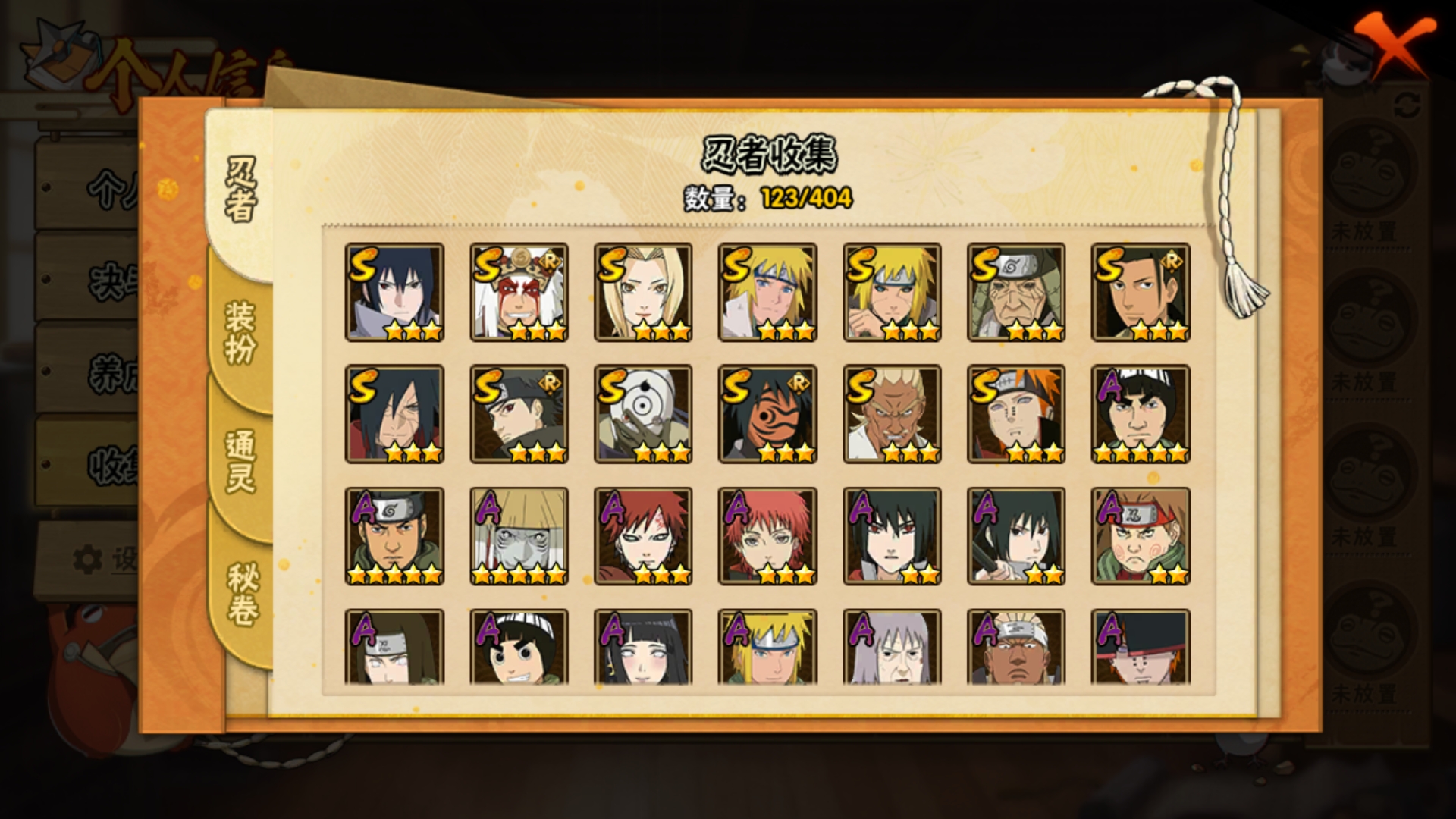This screenshot has width=1456, height=819.
Task: Choose the five-star Might Guy card
Action: [1141, 414]
